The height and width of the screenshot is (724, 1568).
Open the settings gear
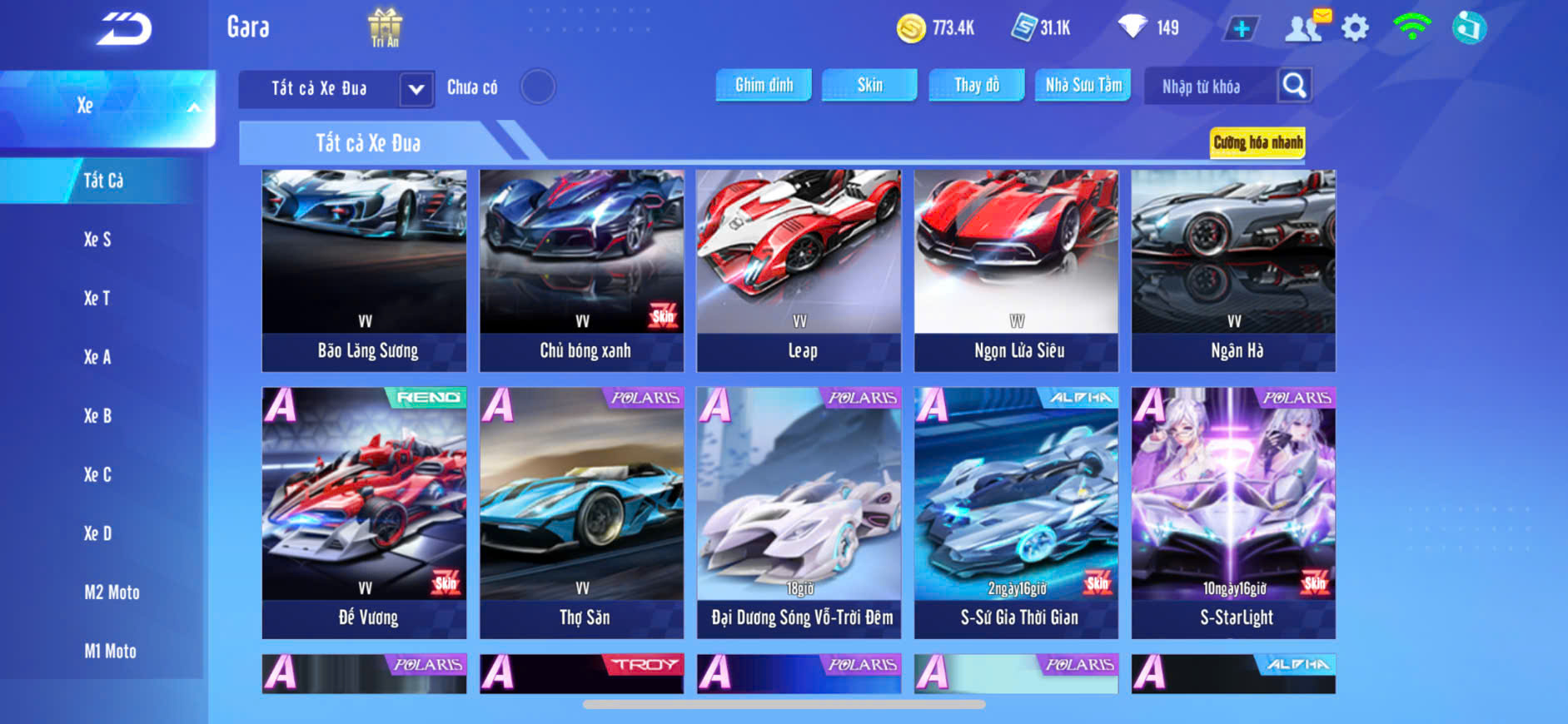1355,28
